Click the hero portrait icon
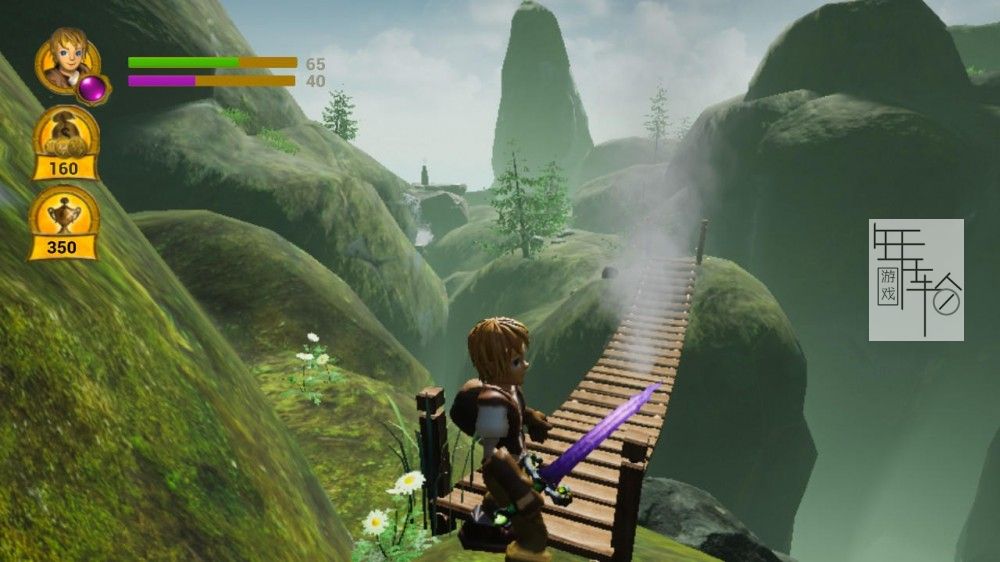 click(x=64, y=59)
